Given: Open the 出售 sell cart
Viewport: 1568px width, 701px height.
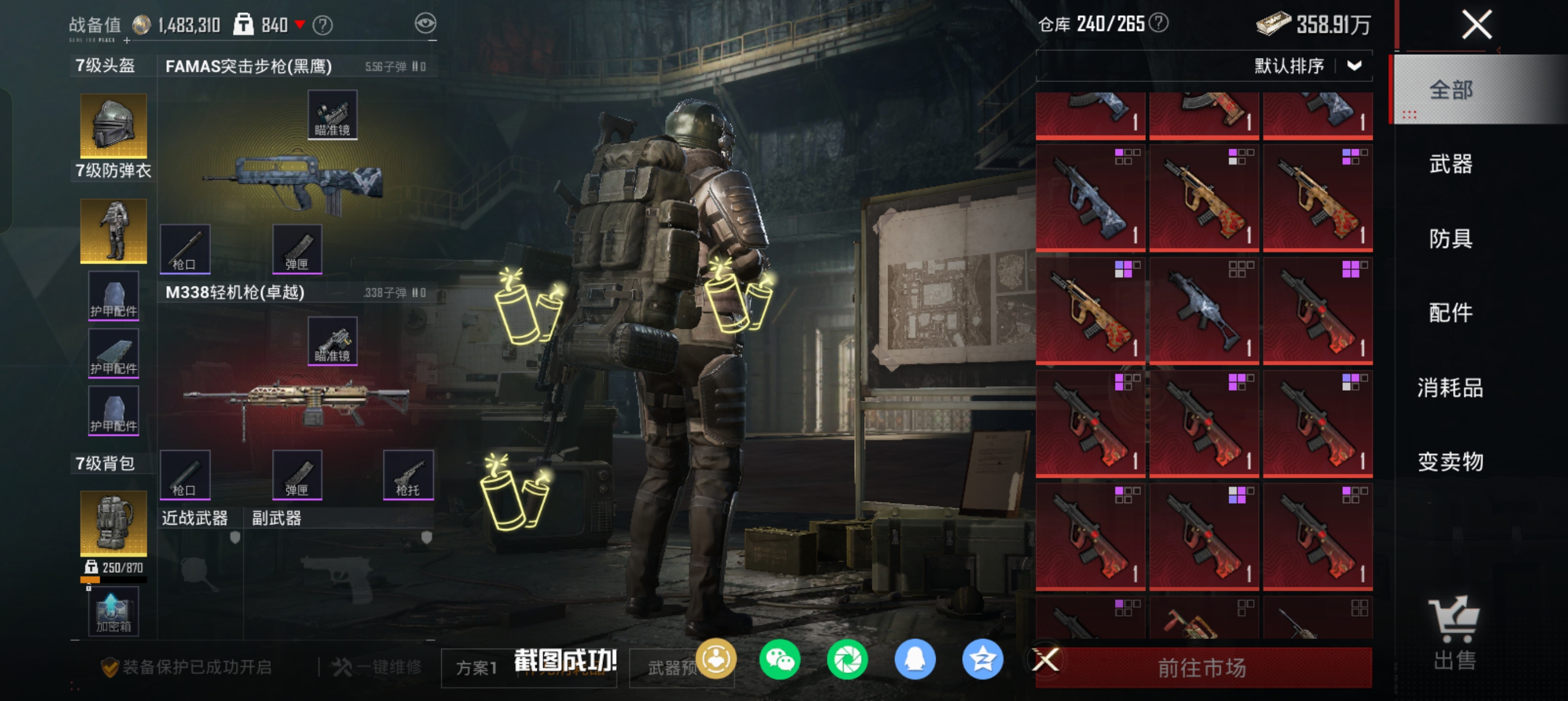Looking at the screenshot, I should 1454,633.
